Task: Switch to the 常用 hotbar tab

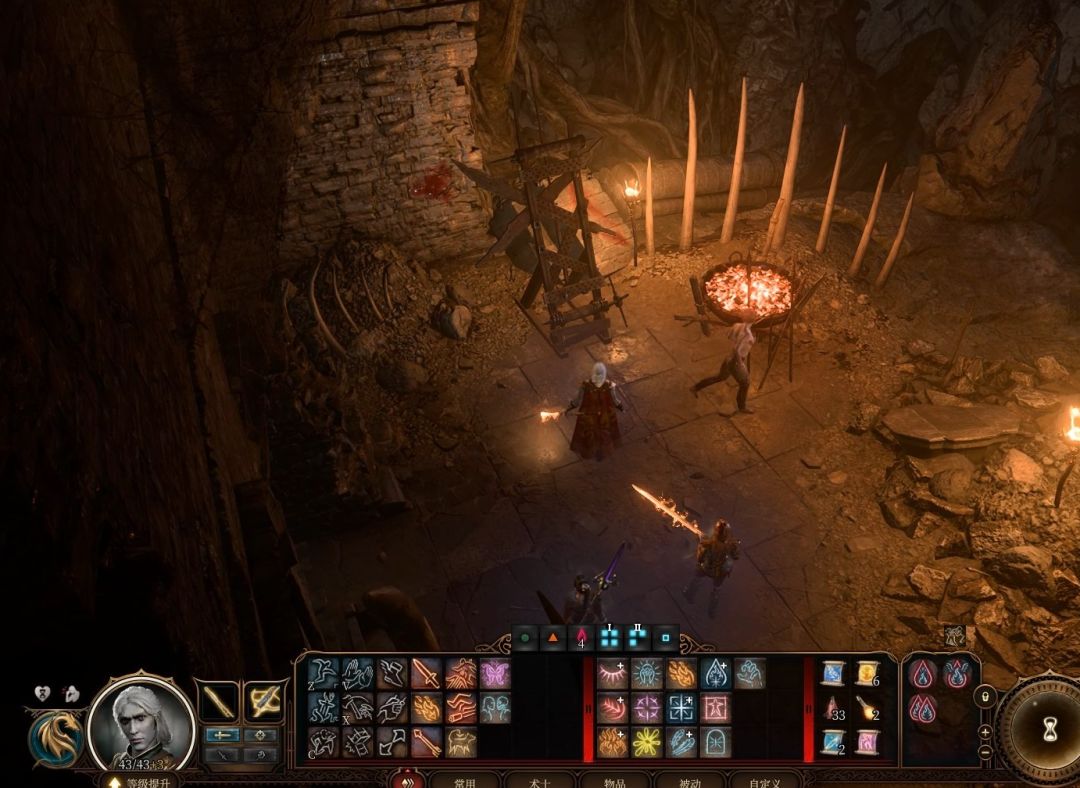Action: pos(465,781)
